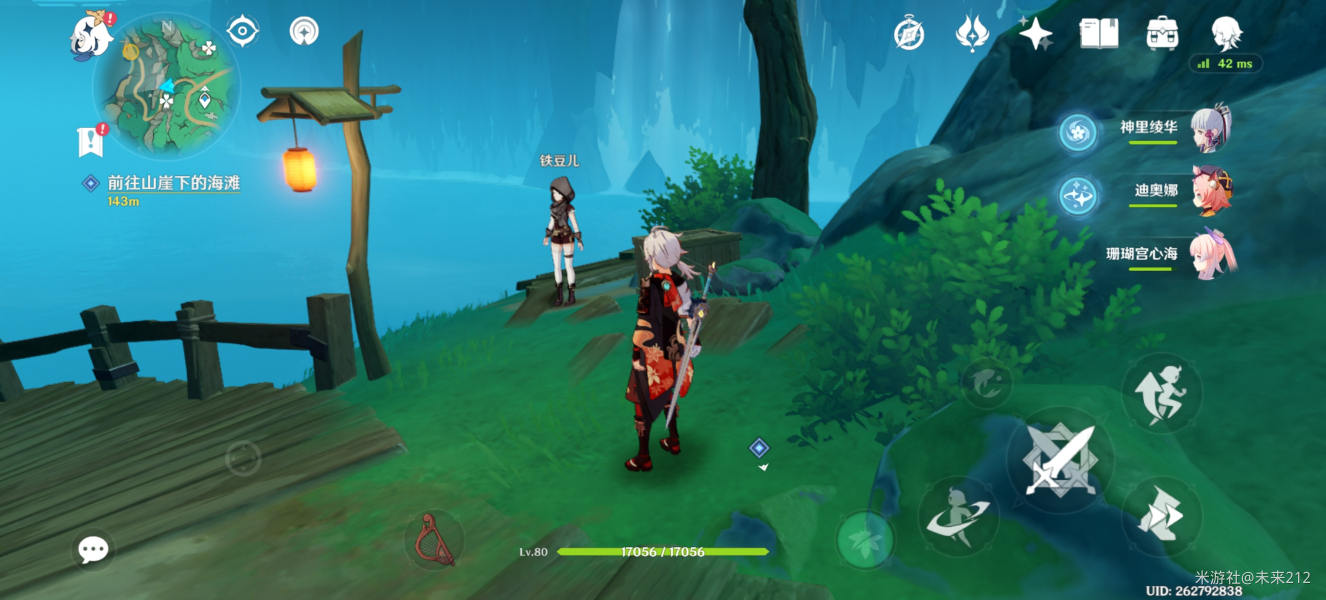The height and width of the screenshot is (600, 1326).
Task: Open the Wish four-pointed star icon
Action: pos(1035,34)
